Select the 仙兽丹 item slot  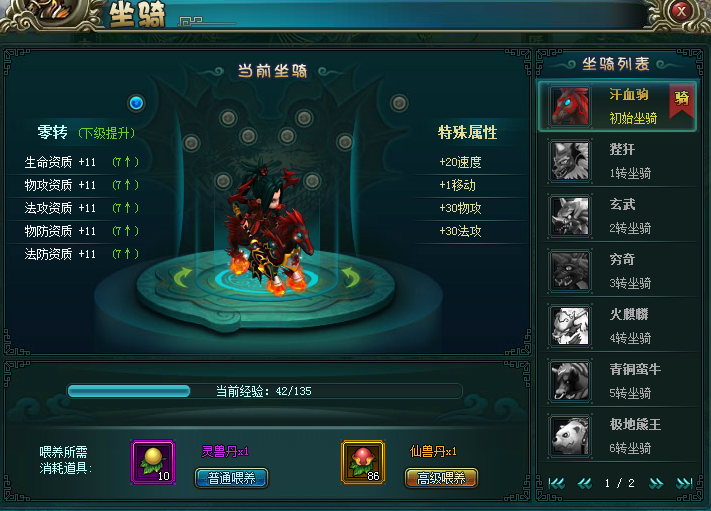click(x=363, y=462)
